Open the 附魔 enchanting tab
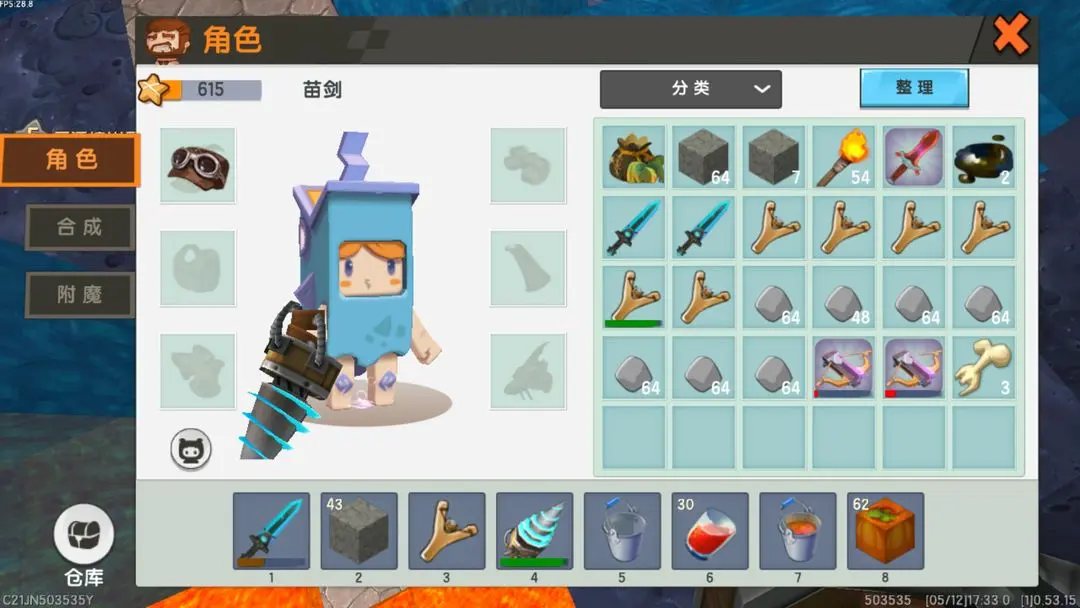 pos(79,295)
